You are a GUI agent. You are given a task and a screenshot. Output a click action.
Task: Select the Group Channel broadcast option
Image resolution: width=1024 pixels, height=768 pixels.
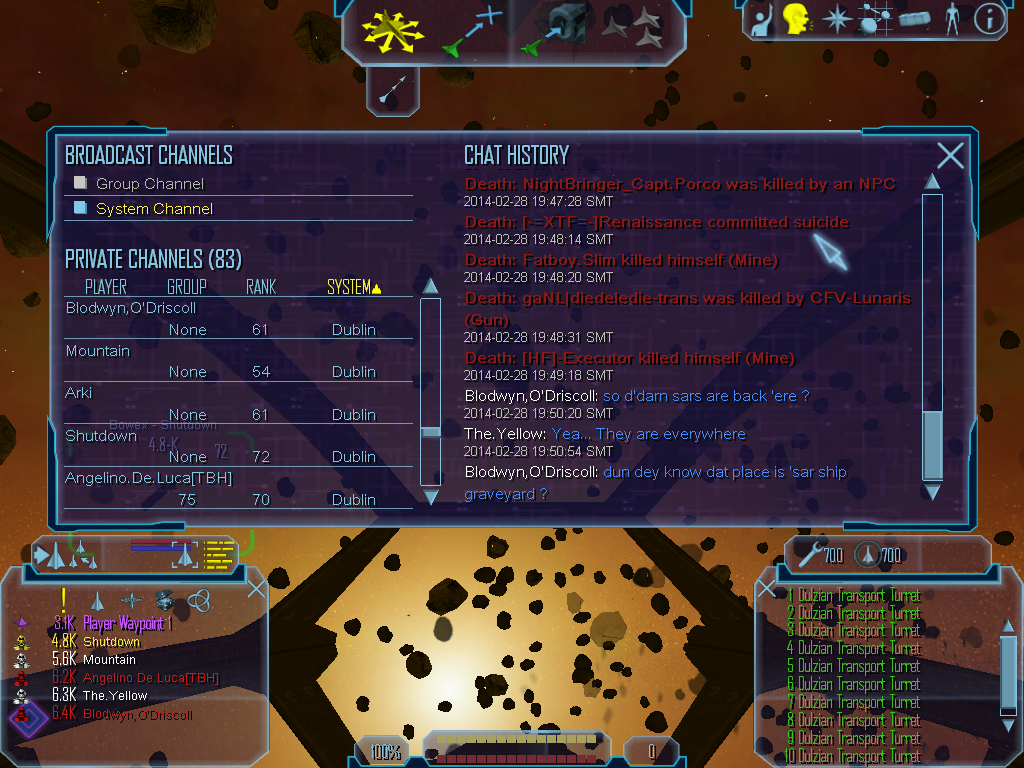pyautogui.click(x=149, y=184)
